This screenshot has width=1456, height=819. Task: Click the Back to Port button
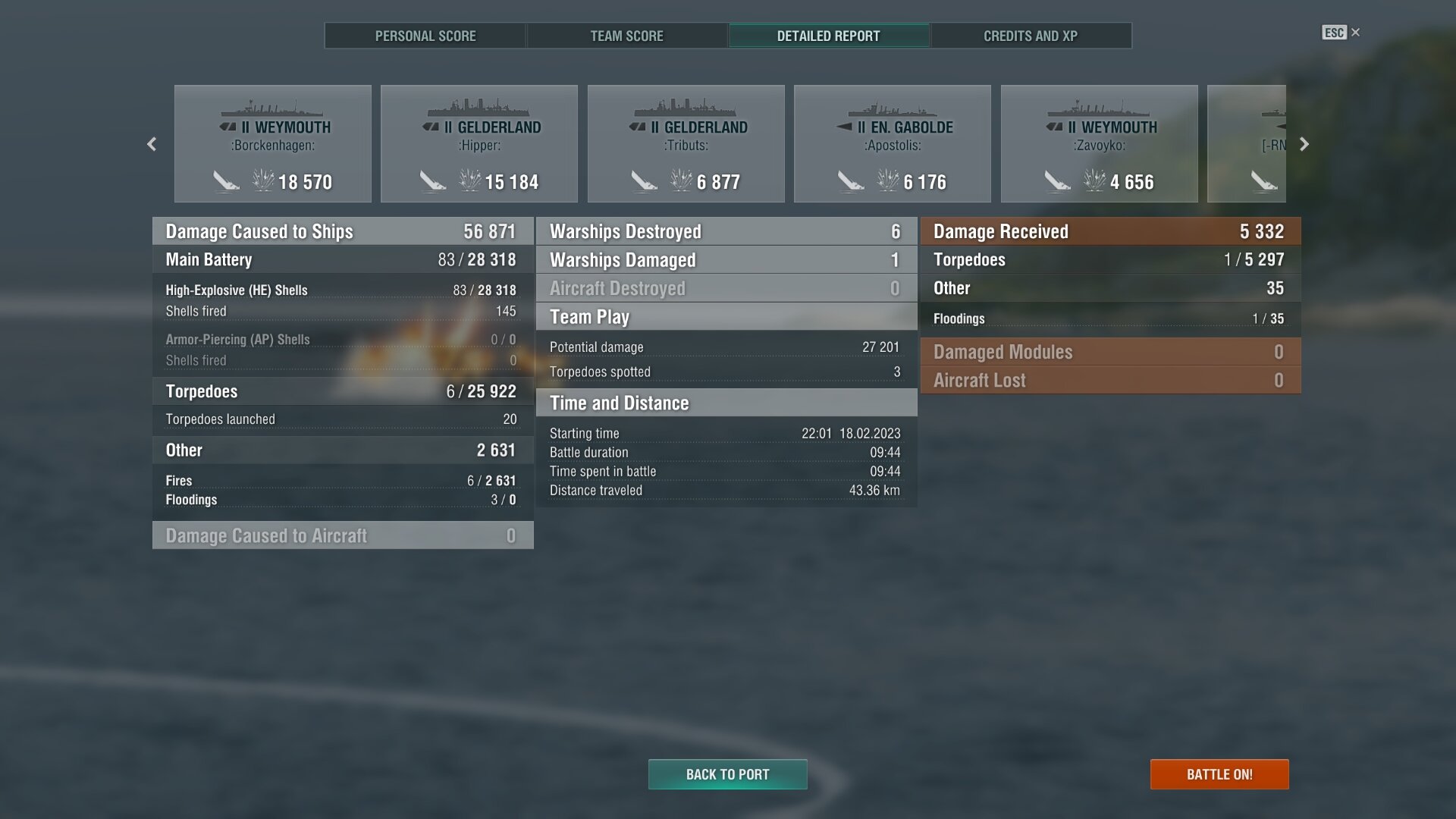727,774
